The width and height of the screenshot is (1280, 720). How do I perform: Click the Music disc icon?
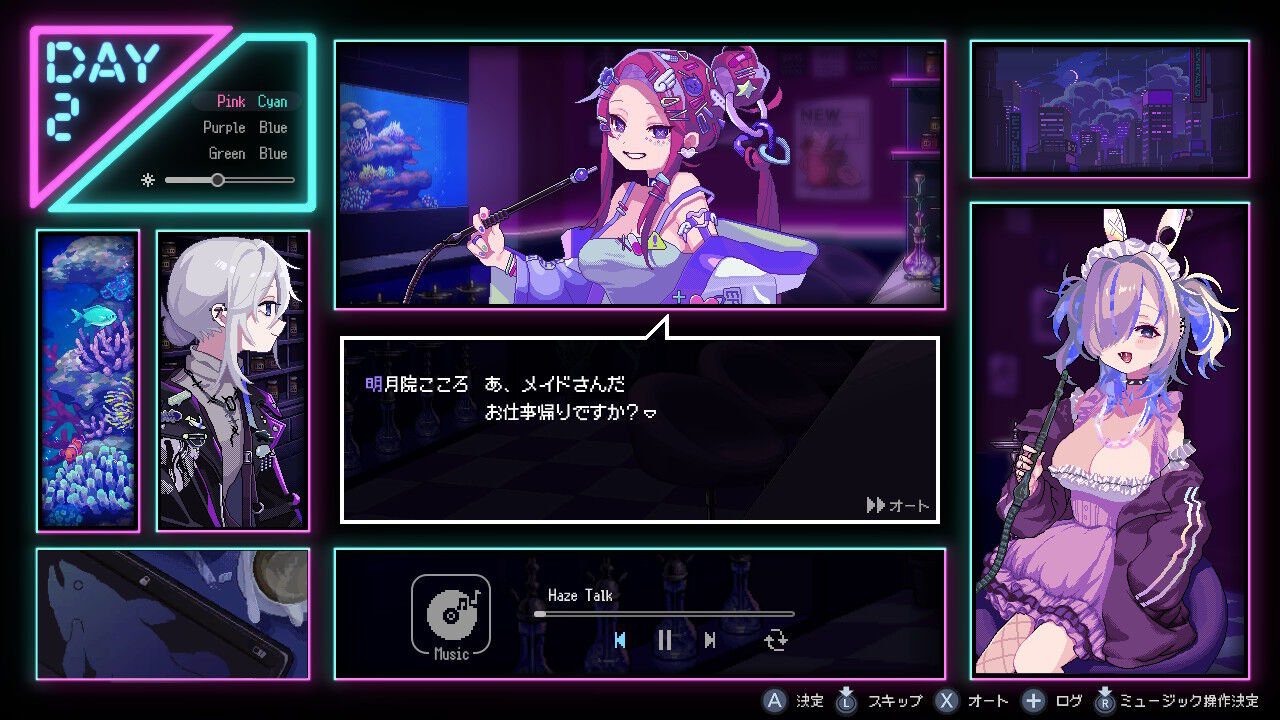[x=450, y=612]
